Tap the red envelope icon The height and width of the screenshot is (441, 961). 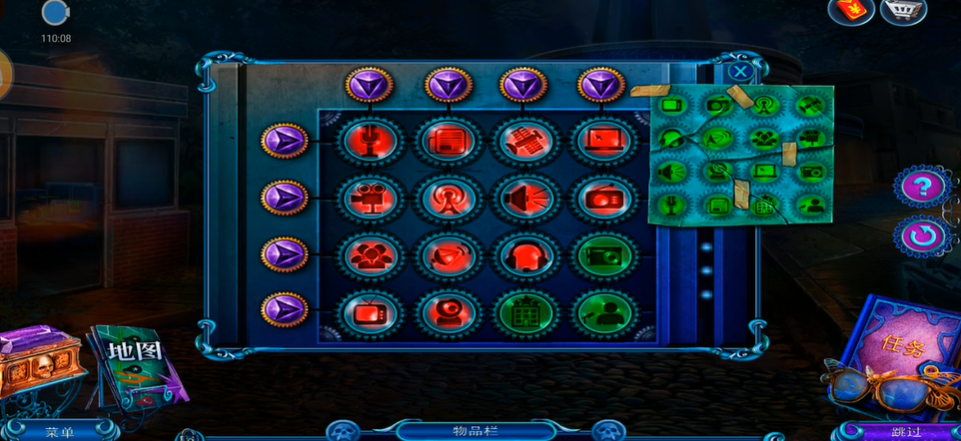(x=852, y=11)
